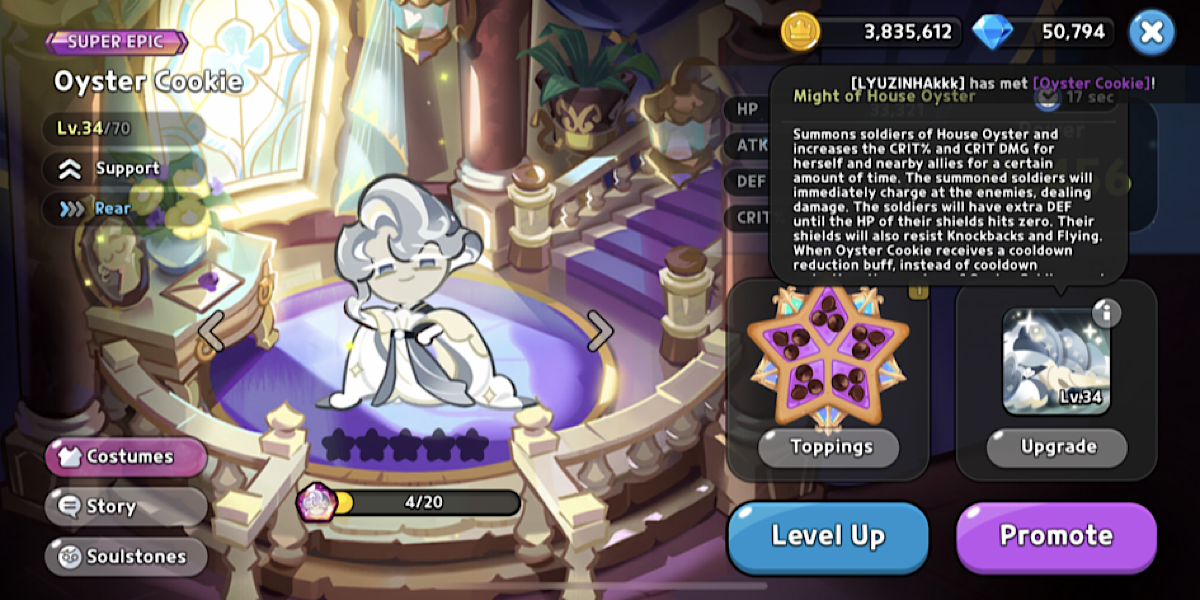Tap the Level Up button
Screen dimensions: 1200x600
[x=828, y=536]
